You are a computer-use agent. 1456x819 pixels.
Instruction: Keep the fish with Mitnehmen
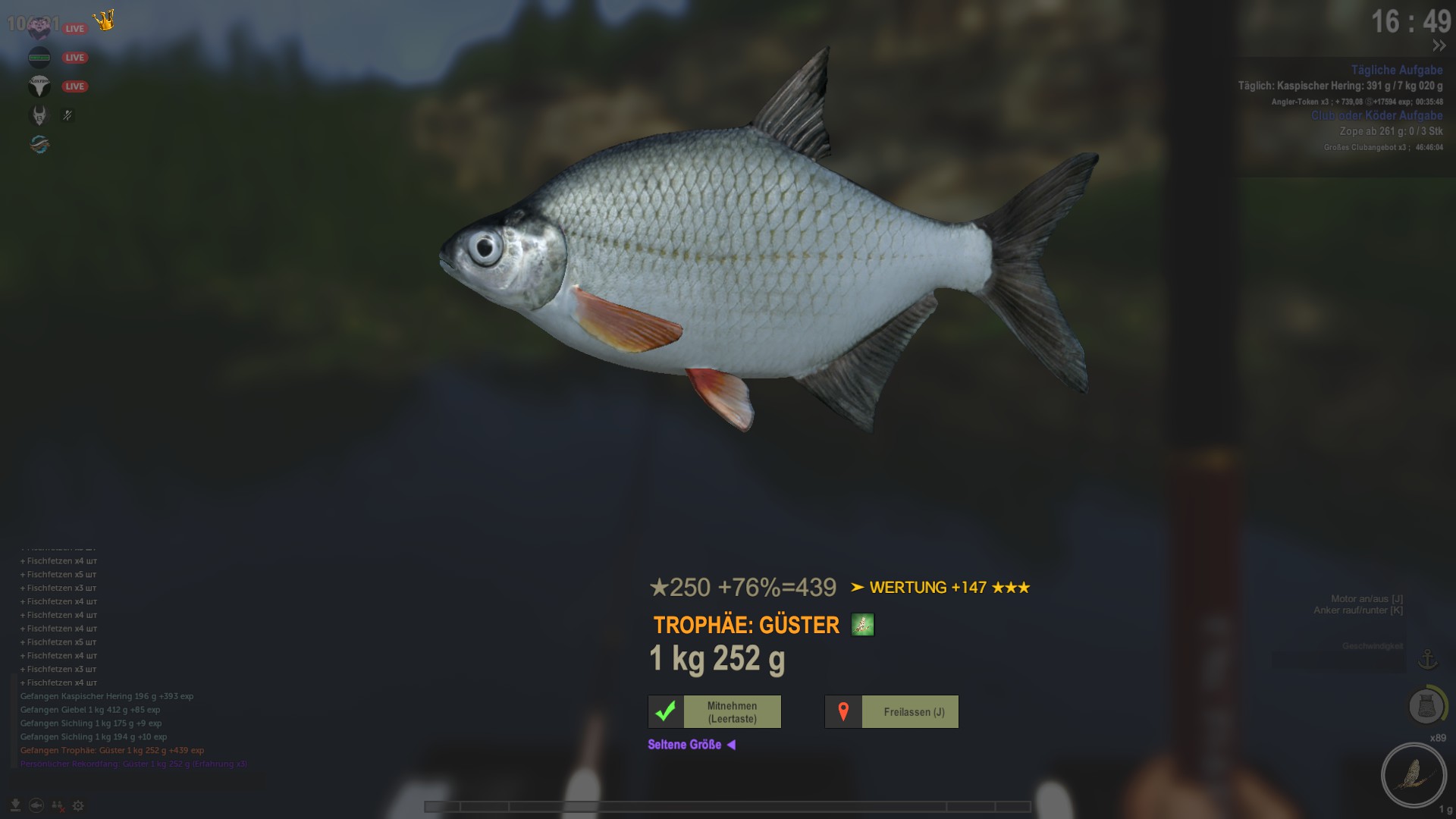point(715,712)
